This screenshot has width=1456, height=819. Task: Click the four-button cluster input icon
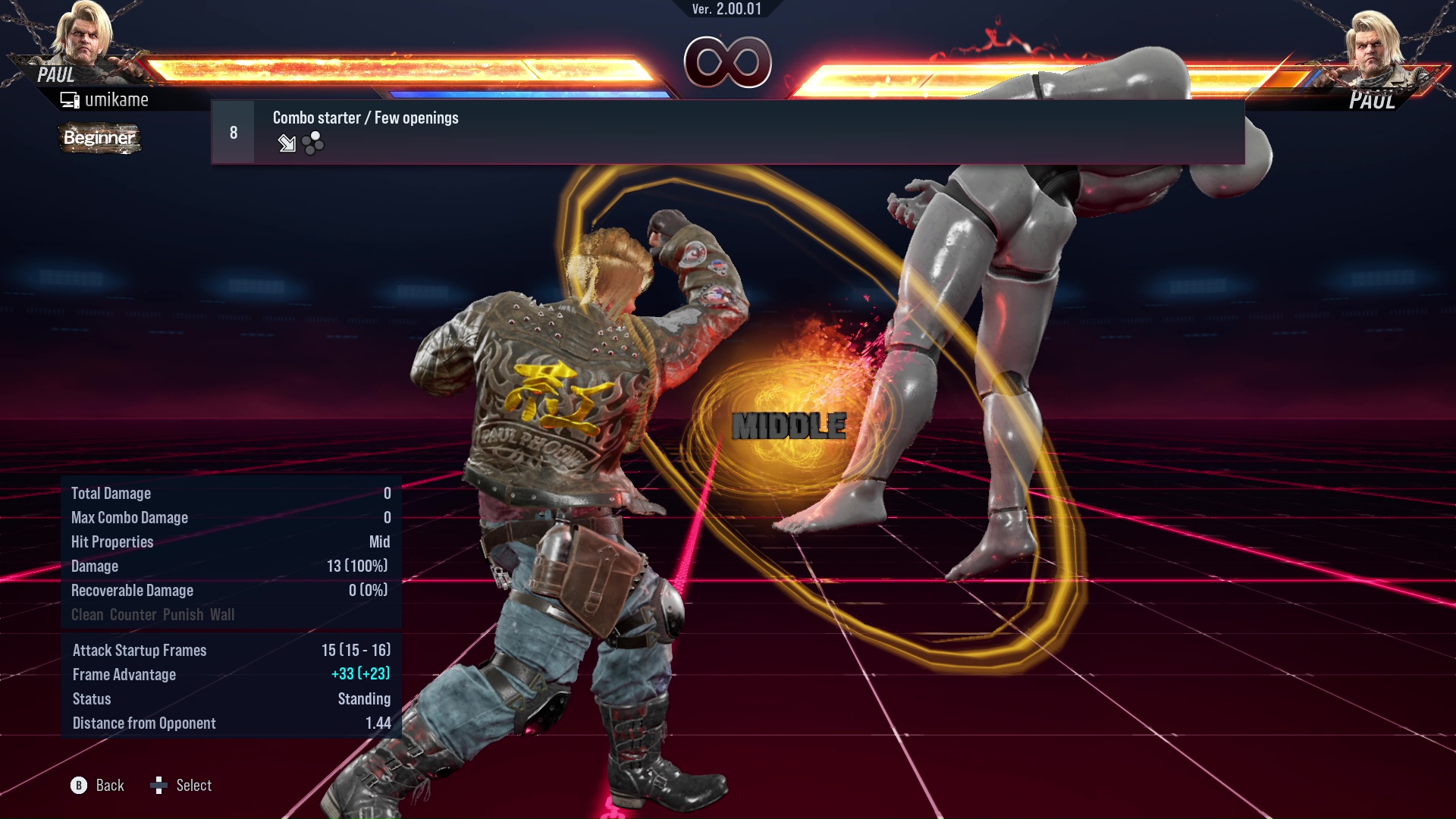[x=311, y=143]
